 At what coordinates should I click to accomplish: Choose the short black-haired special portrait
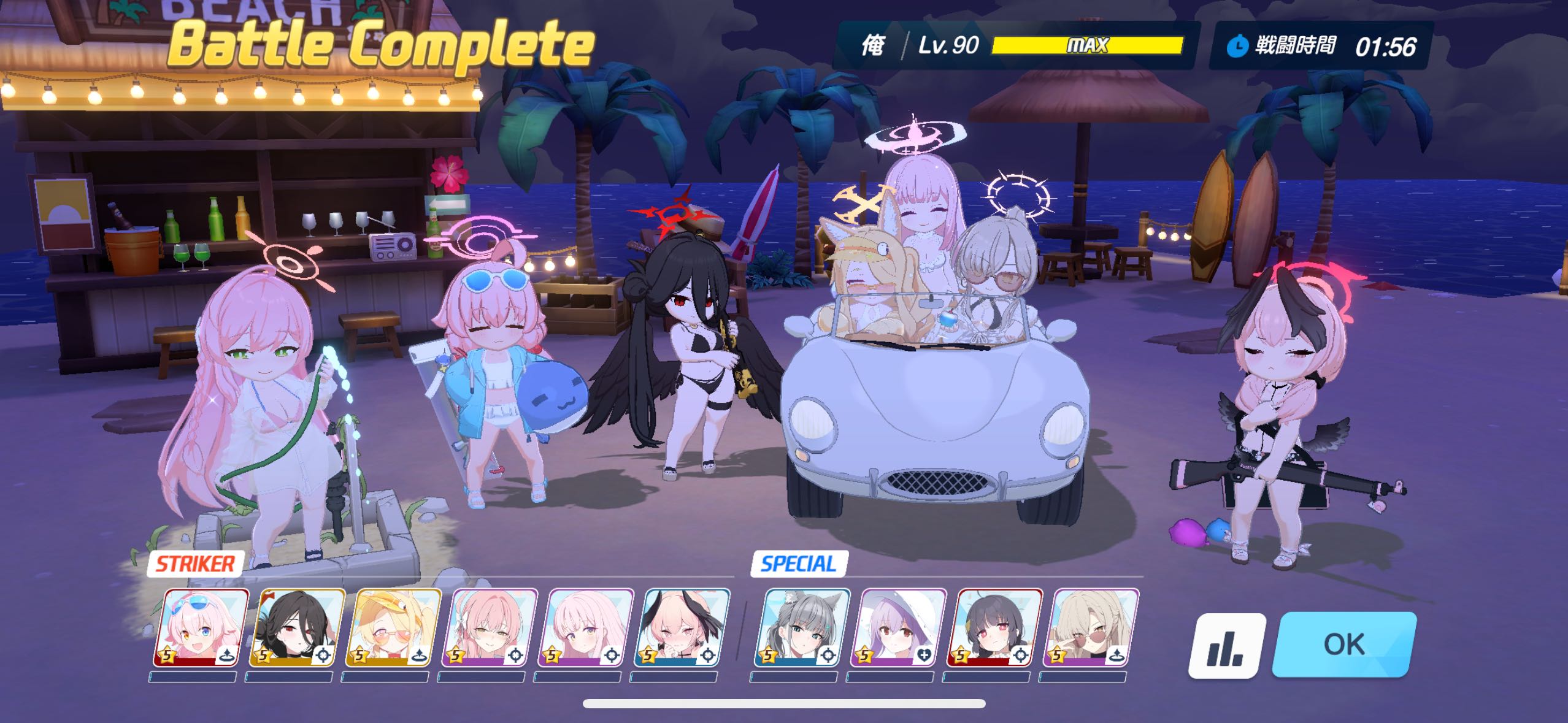[994, 628]
